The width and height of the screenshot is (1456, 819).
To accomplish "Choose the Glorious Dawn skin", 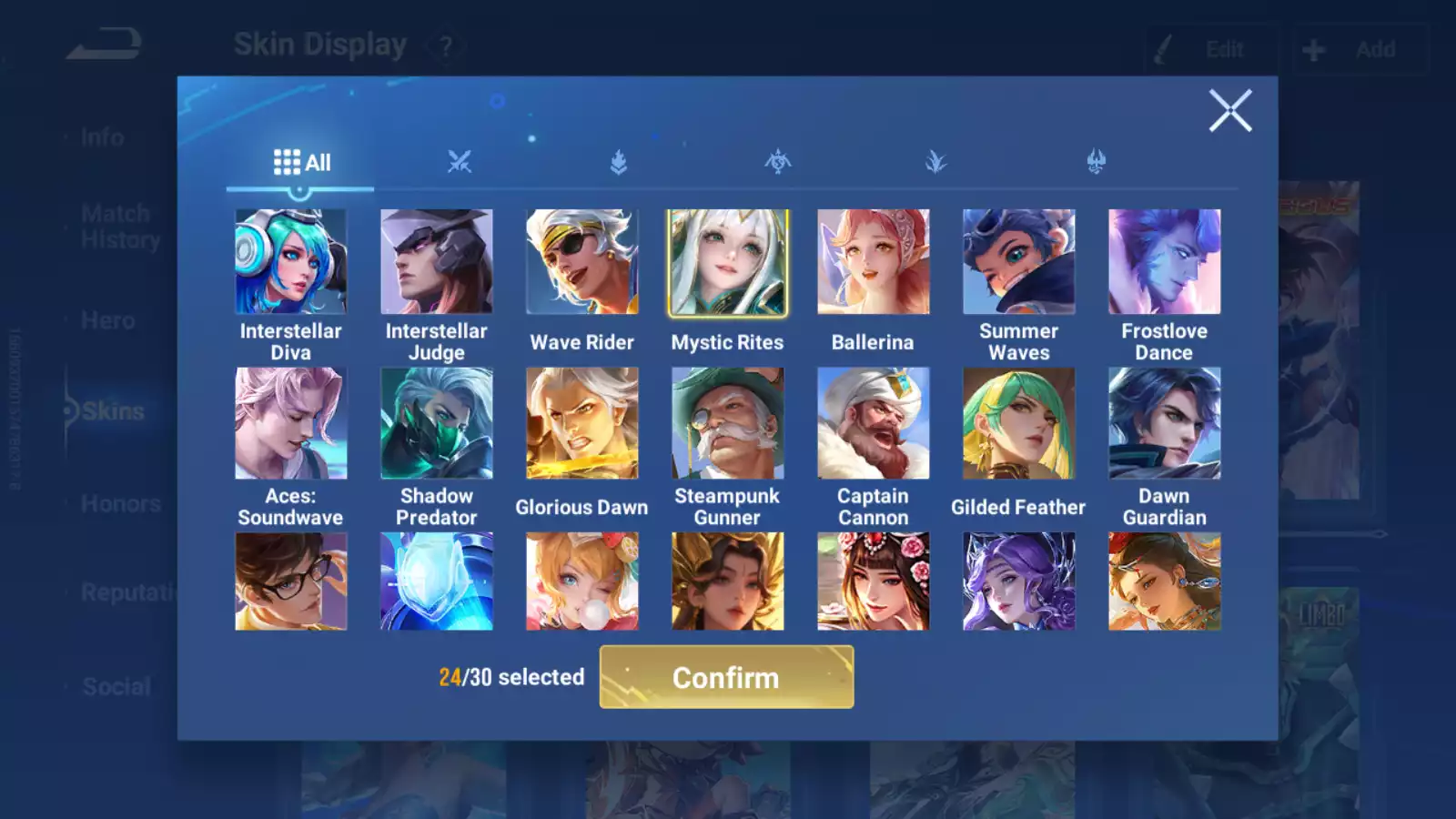I will pyautogui.click(x=581, y=423).
